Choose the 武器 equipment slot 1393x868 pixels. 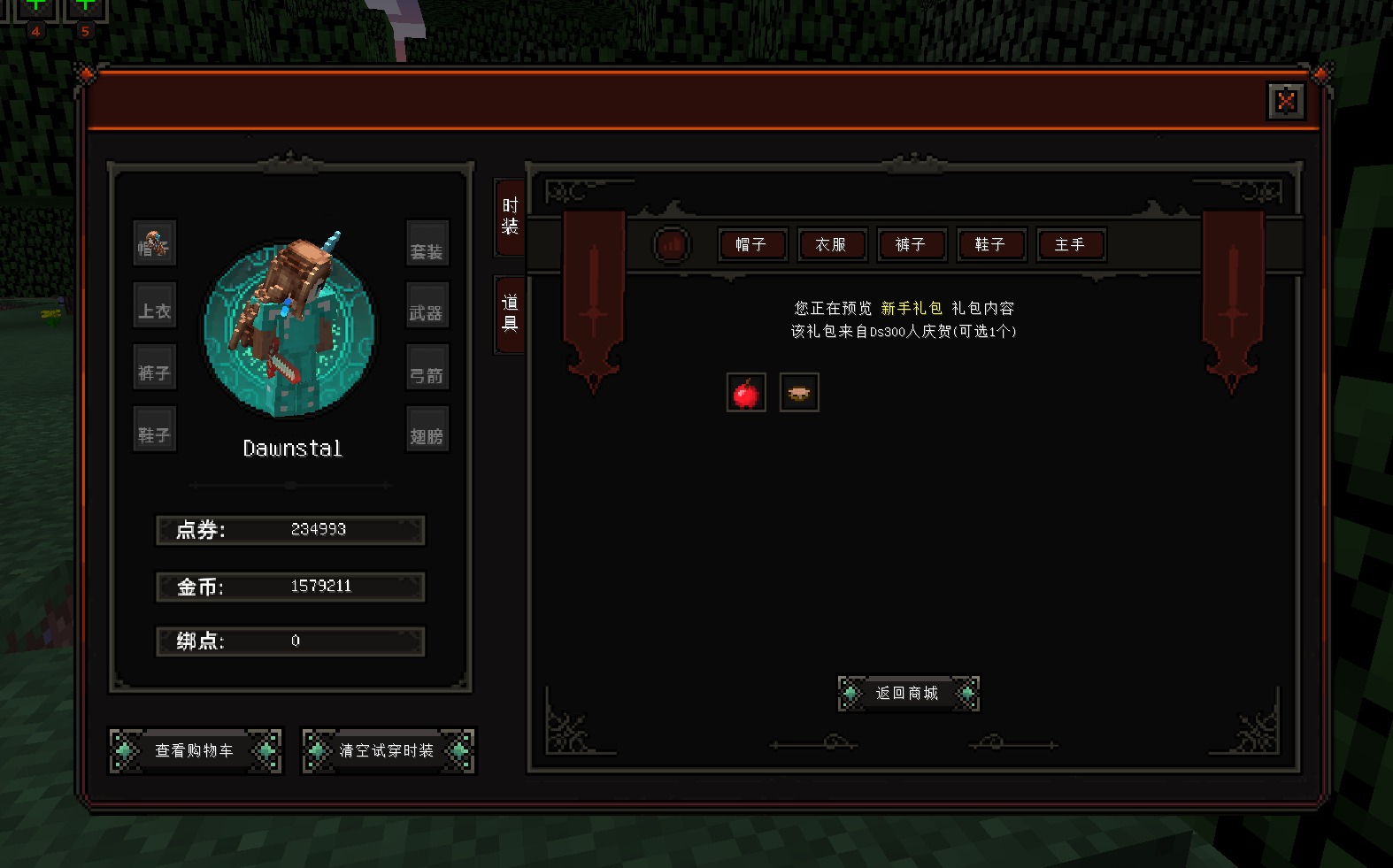coord(427,307)
